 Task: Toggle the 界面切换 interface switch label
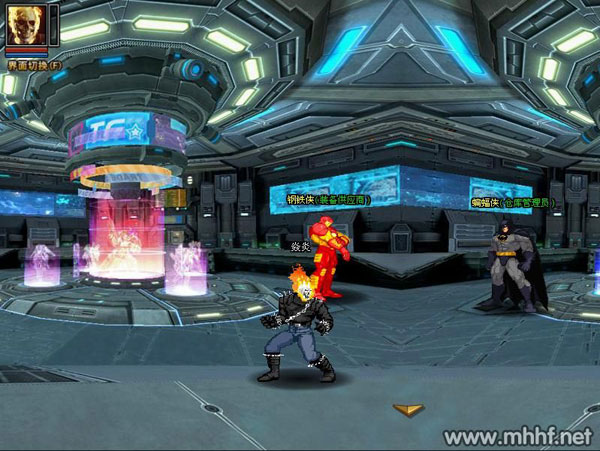(34, 65)
